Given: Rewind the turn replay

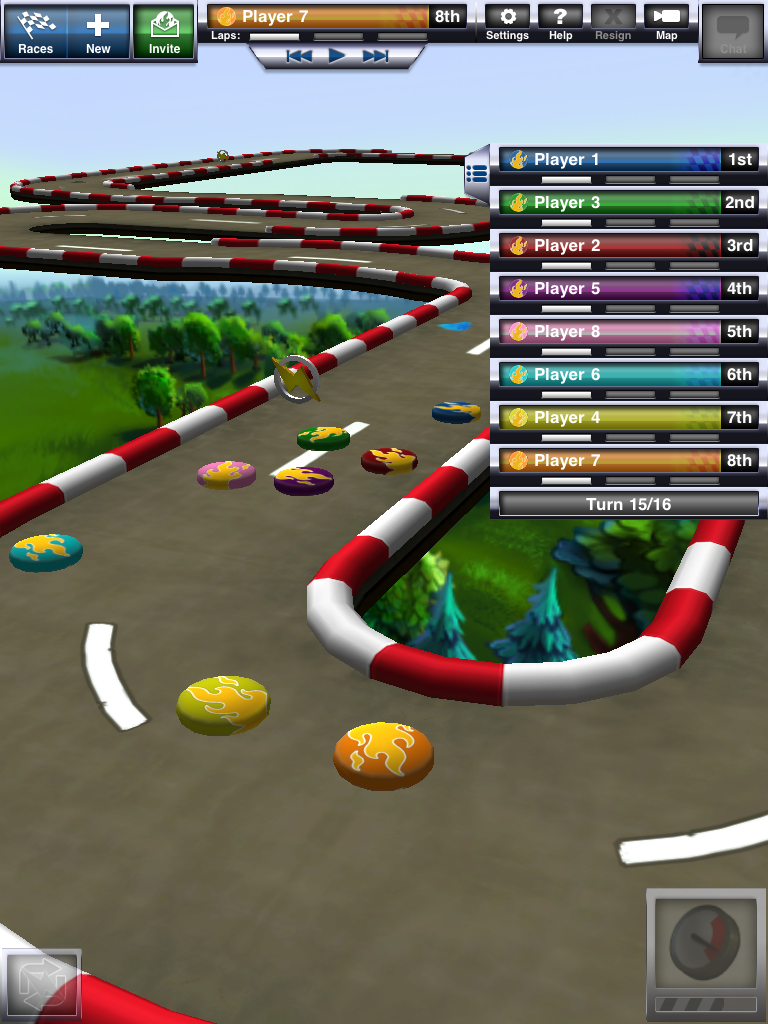Looking at the screenshot, I should (299, 56).
